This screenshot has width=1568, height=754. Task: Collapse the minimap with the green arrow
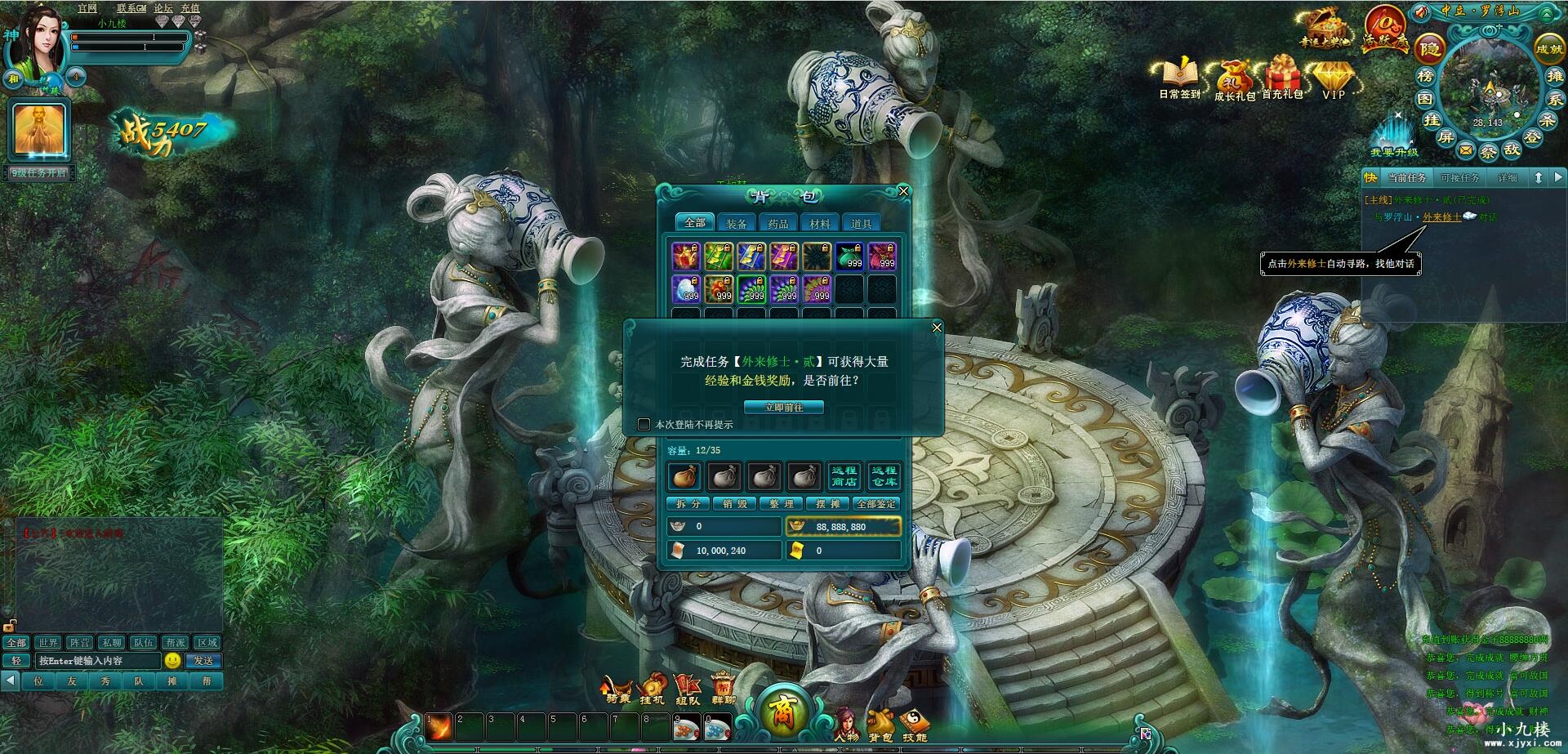[1547, 14]
